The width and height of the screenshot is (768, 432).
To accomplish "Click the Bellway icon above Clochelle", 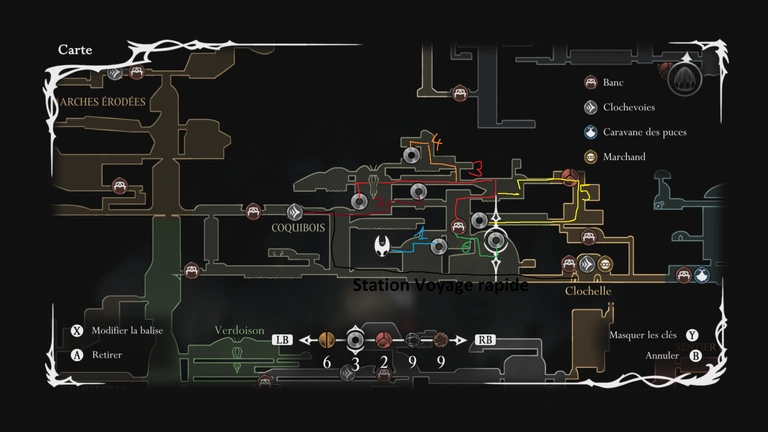I will point(587,265).
